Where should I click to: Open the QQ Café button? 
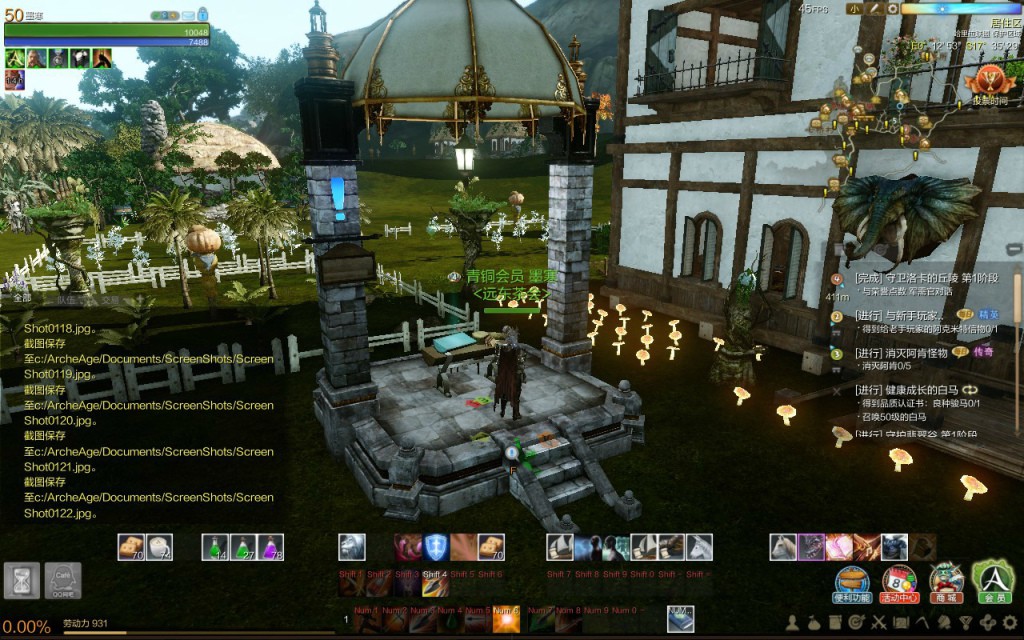pos(63,581)
